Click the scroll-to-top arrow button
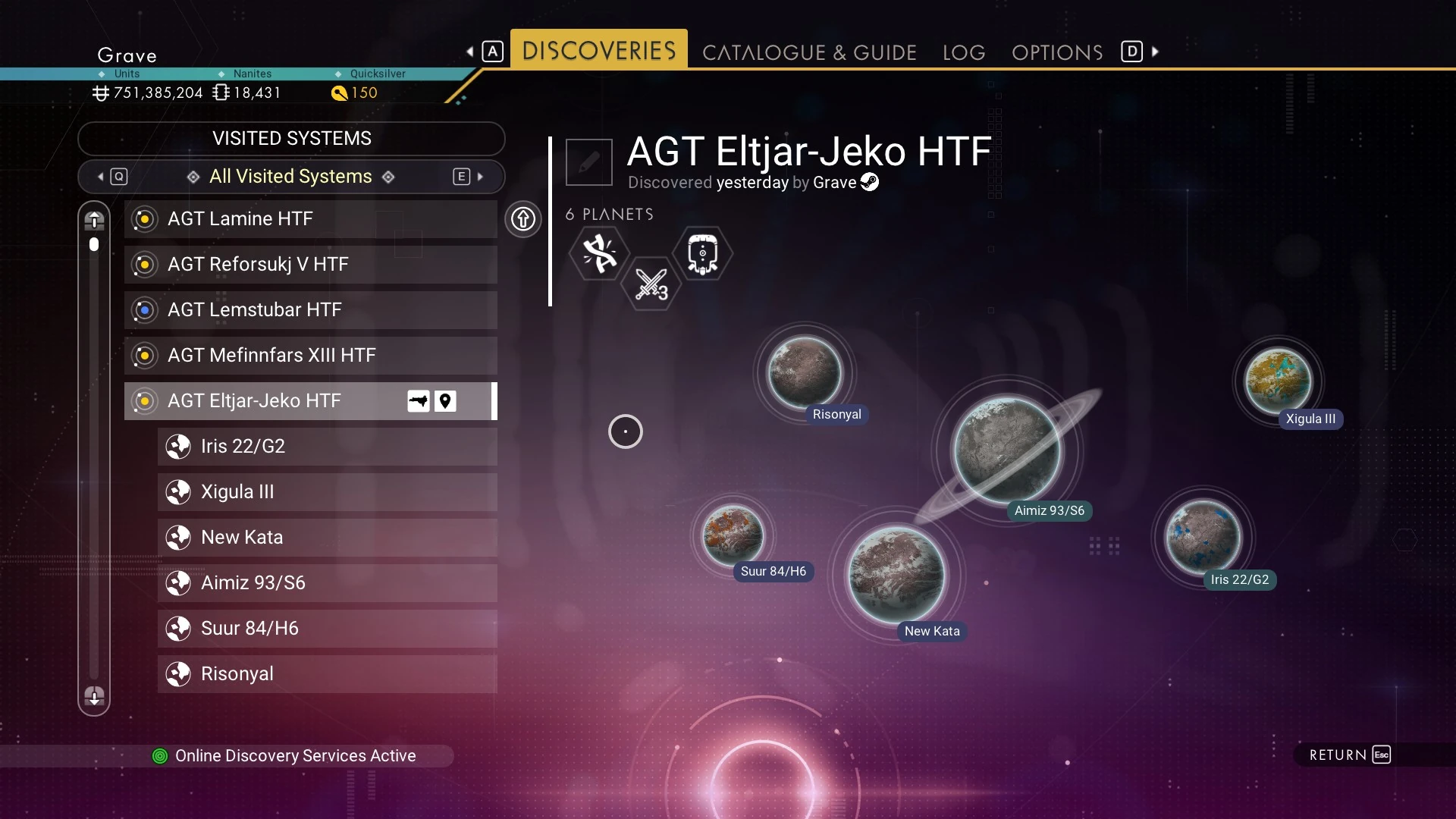1456x819 pixels. 94,221
